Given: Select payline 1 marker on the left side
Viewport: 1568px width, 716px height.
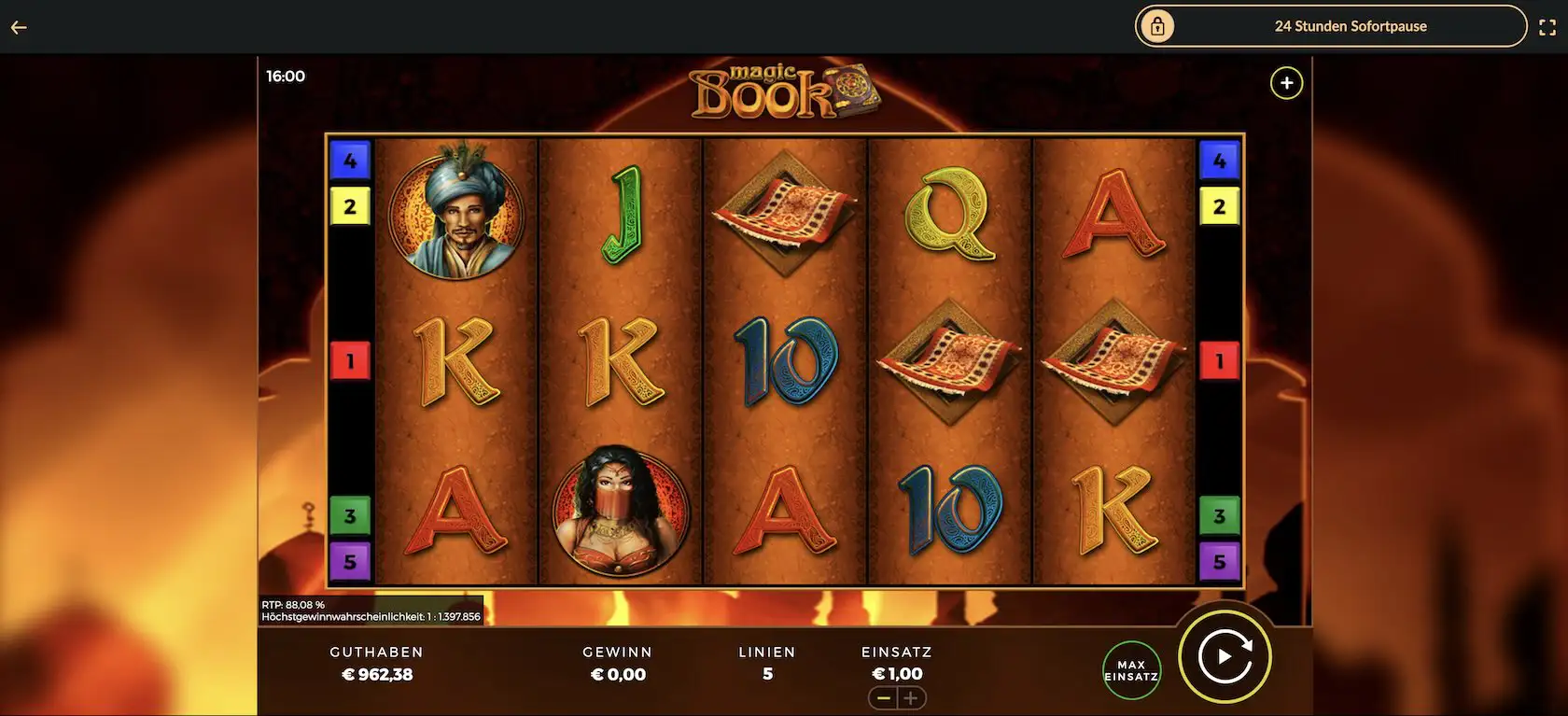Looking at the screenshot, I should point(350,360).
